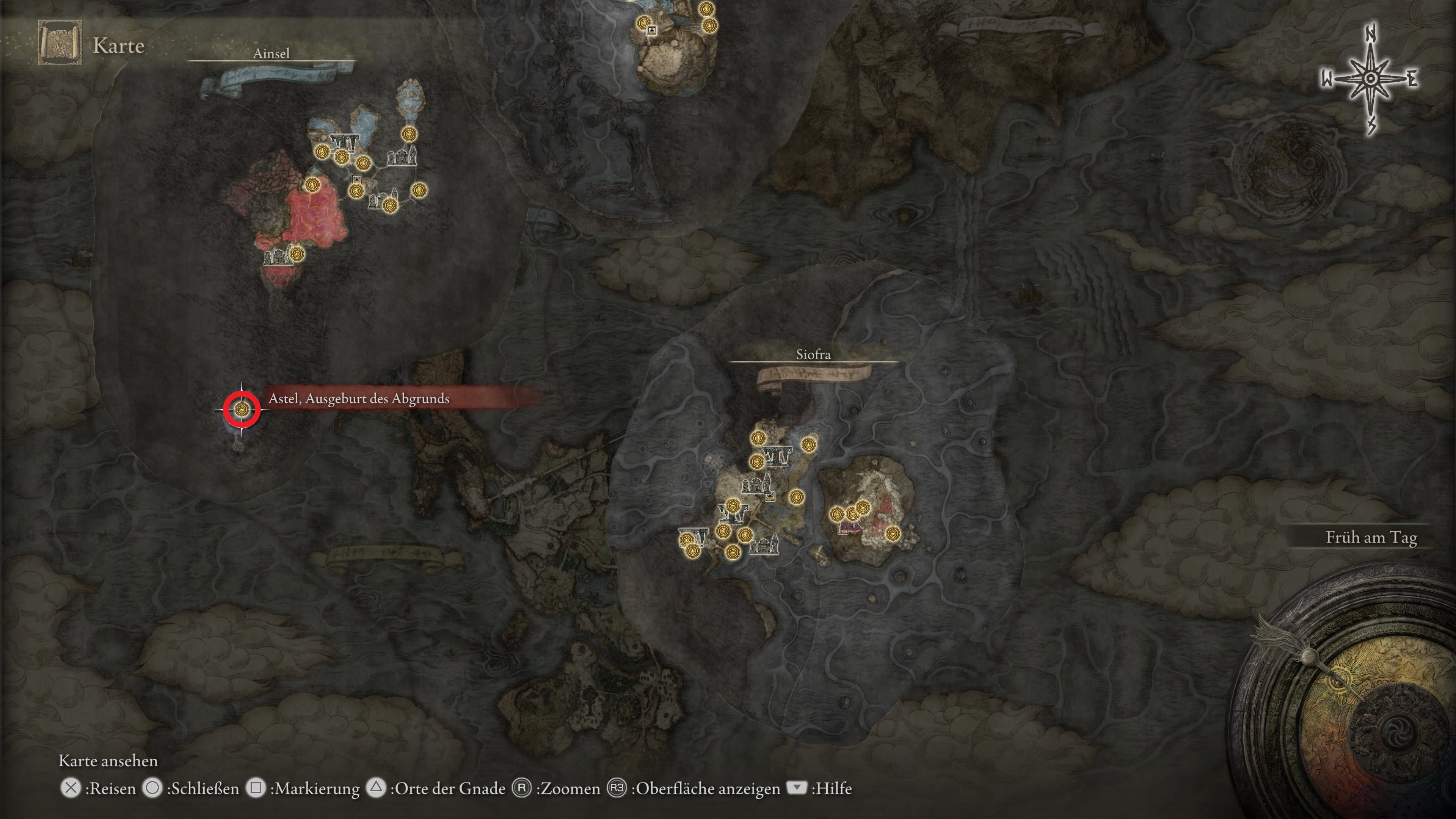Select the highlighted Astel grace marker
This screenshot has width=1456, height=819.
click(242, 409)
